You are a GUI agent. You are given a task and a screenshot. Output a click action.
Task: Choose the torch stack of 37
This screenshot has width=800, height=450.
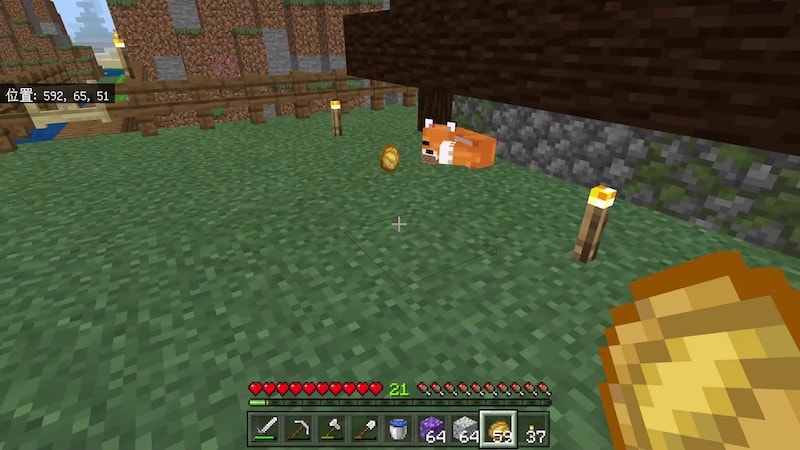pos(532,429)
